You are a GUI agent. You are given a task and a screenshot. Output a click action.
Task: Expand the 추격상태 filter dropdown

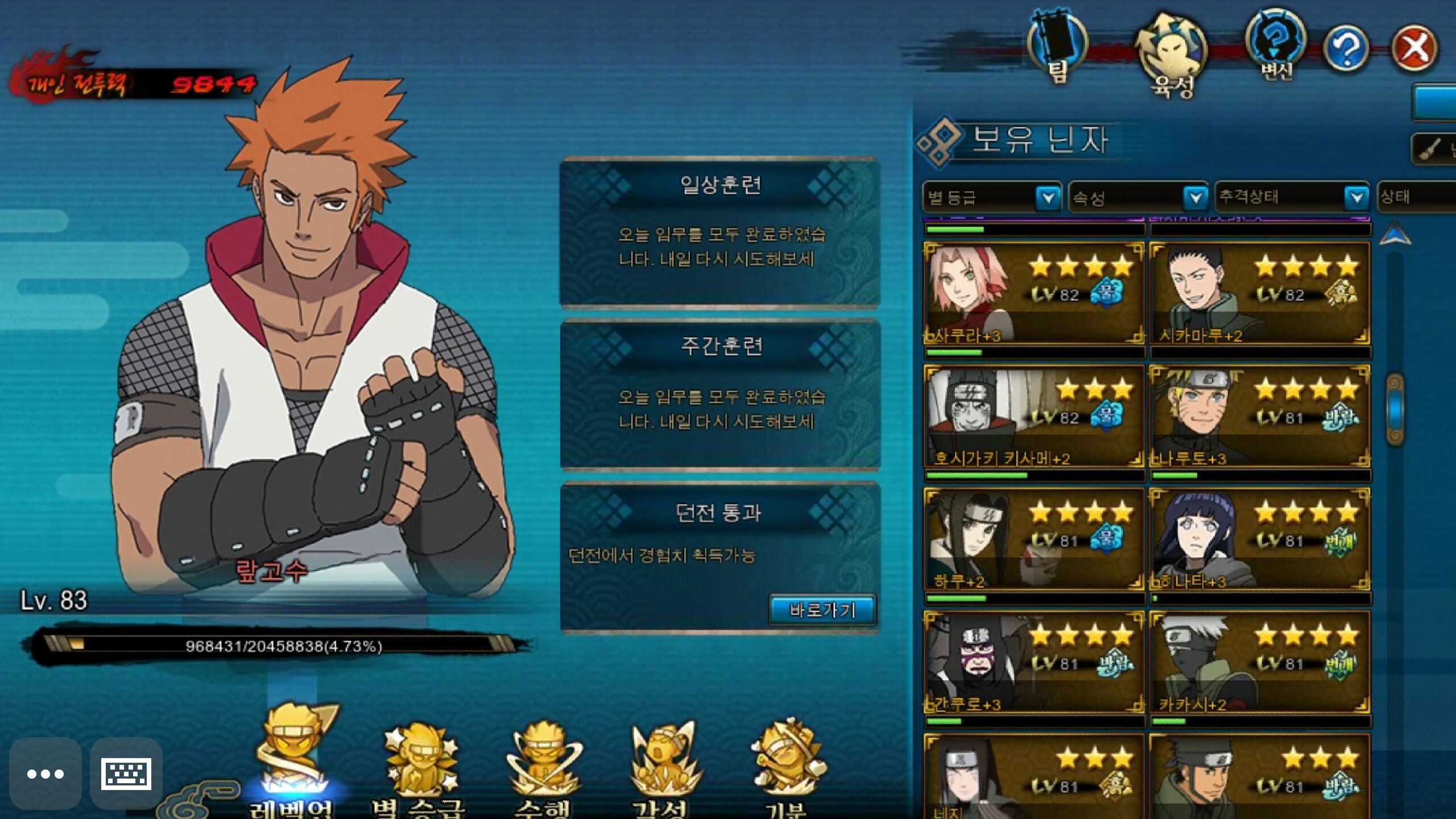[x=1292, y=197]
